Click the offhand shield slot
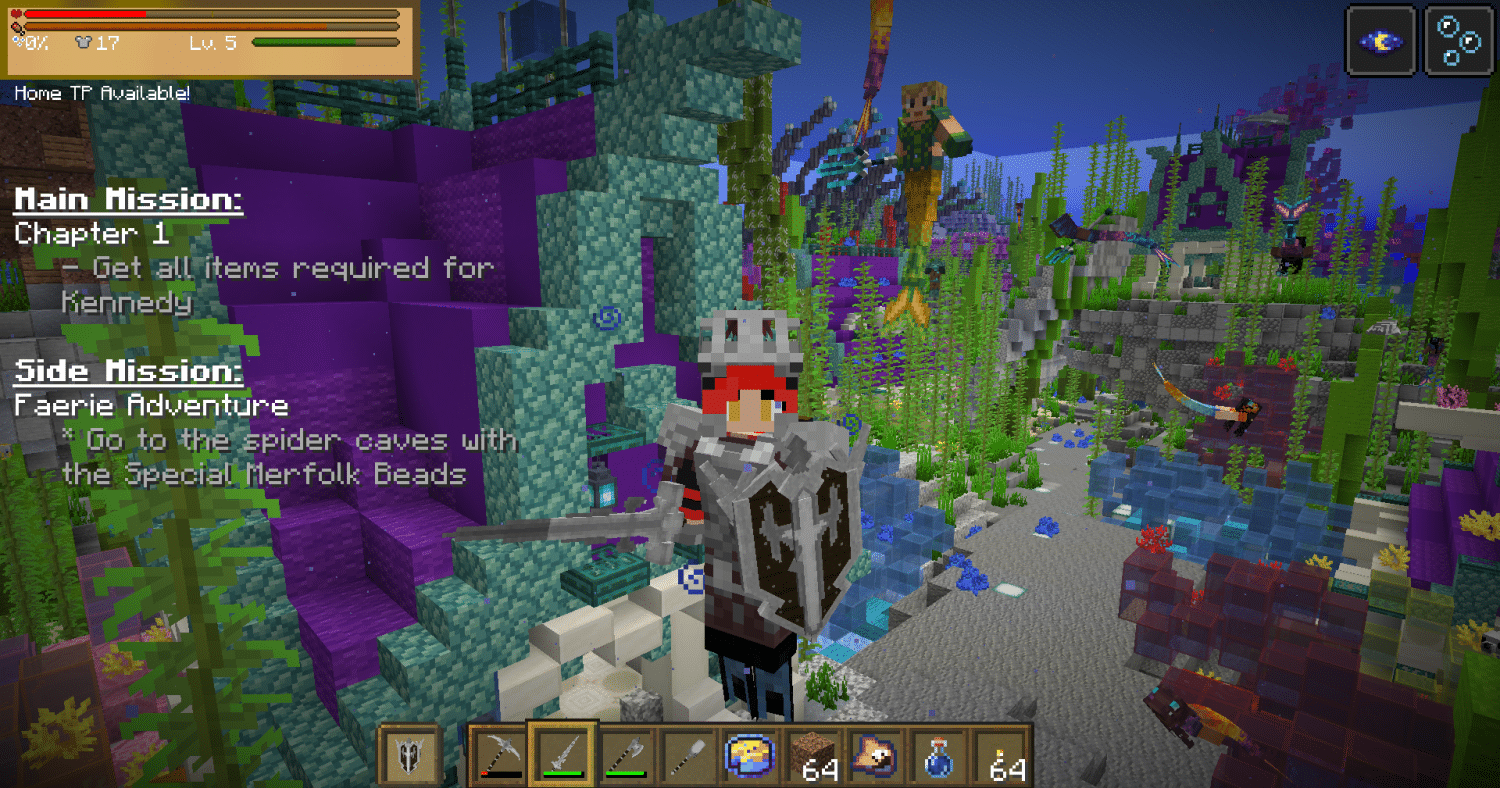Image resolution: width=1500 pixels, height=788 pixels. pos(409,755)
